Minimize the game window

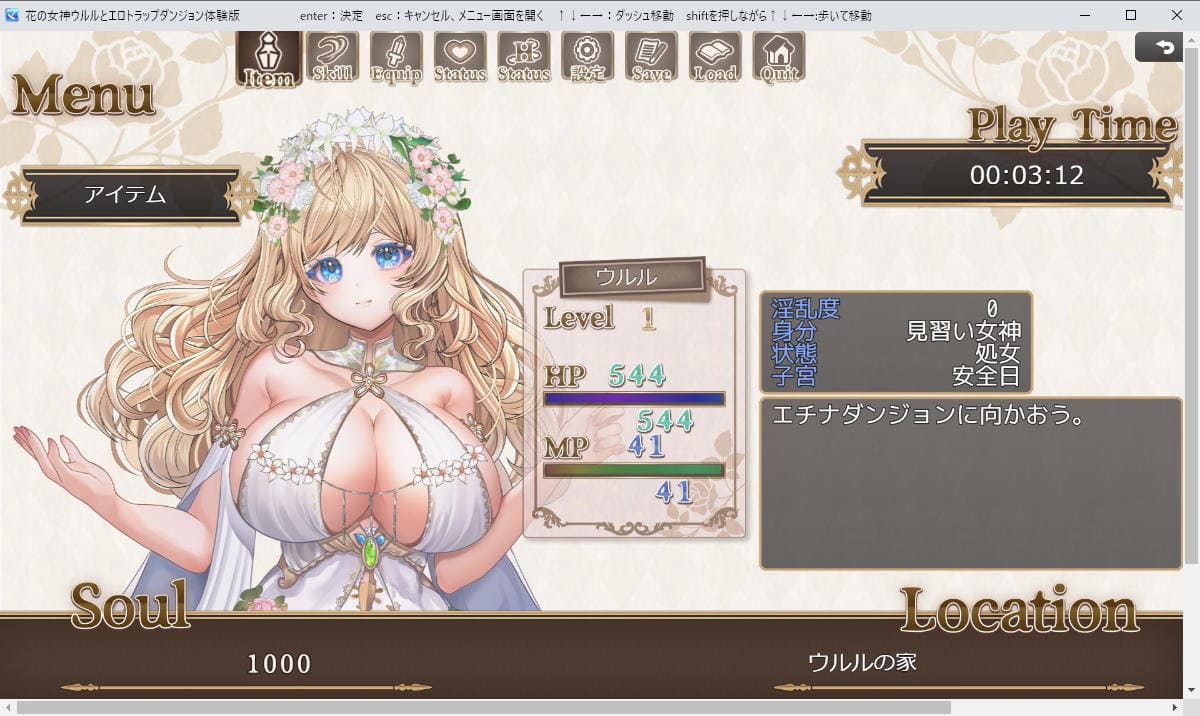1085,15
